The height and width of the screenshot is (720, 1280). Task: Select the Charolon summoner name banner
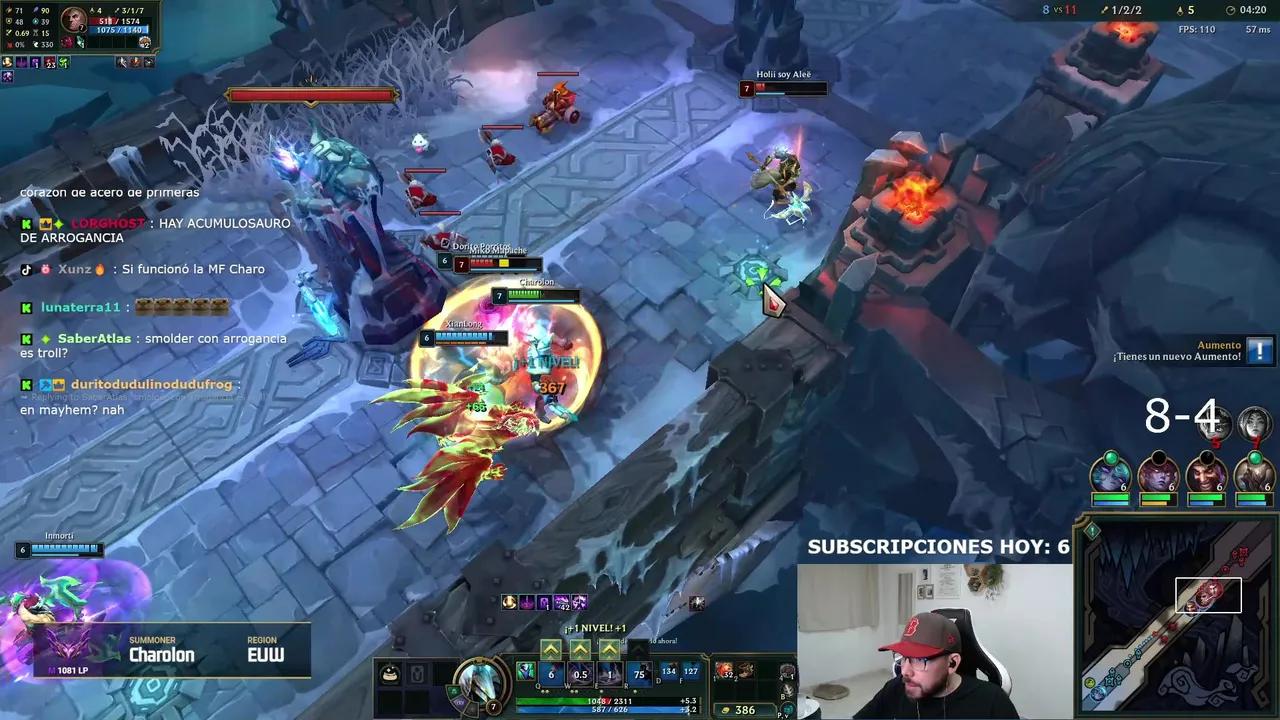click(x=160, y=654)
